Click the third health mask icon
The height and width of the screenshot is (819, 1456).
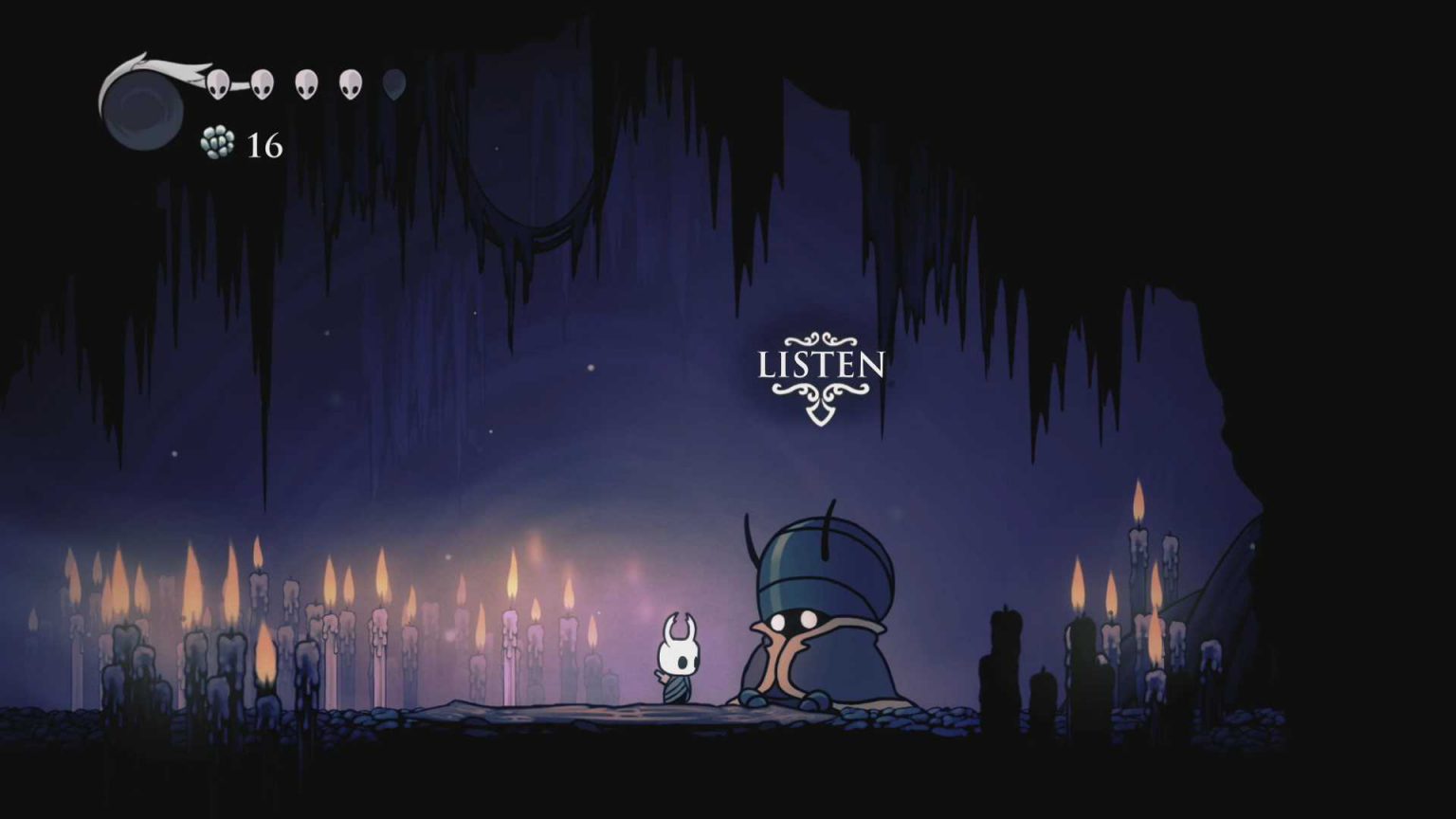pos(305,83)
